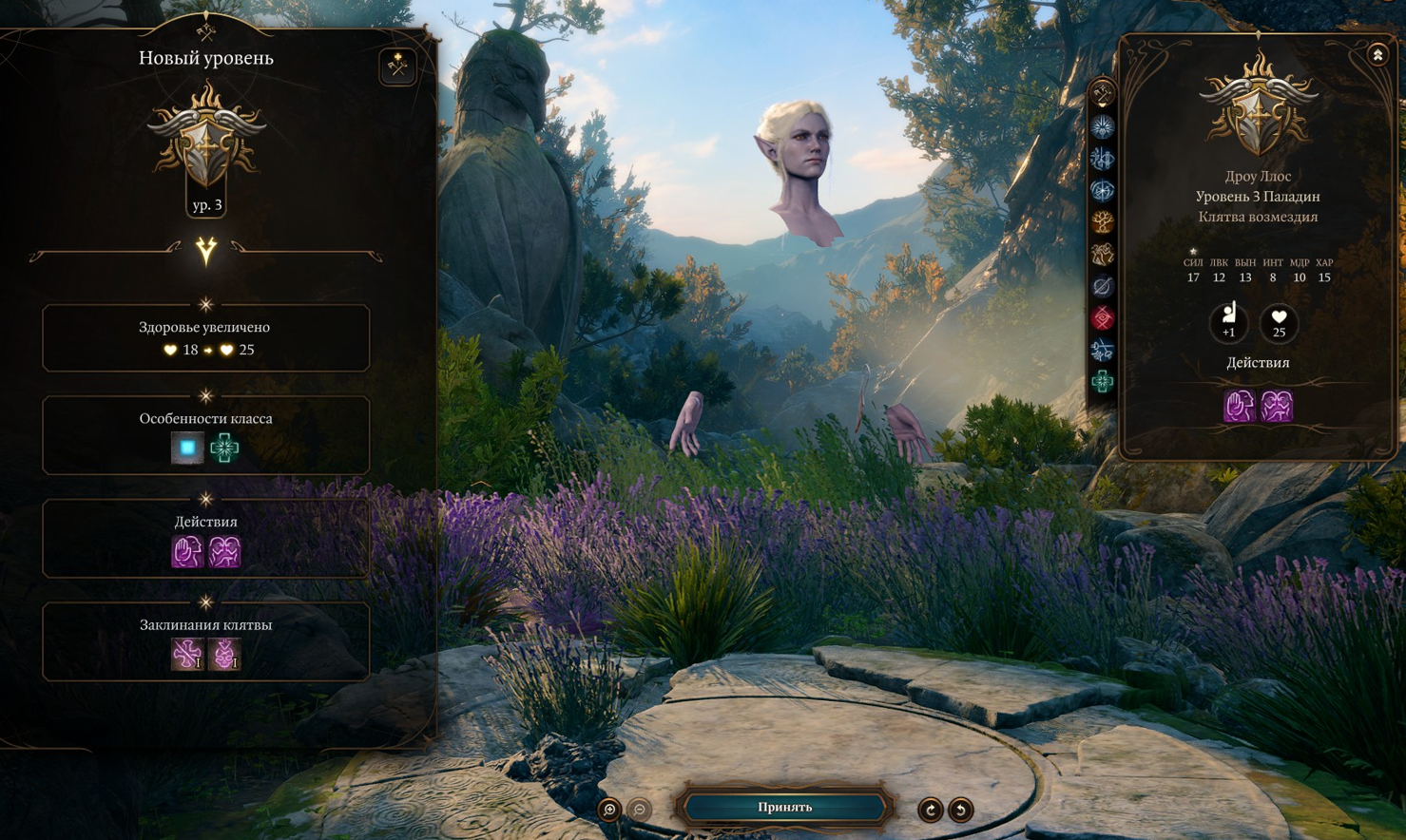
Task: Rotate the character clockwise
Action: pos(930,810)
